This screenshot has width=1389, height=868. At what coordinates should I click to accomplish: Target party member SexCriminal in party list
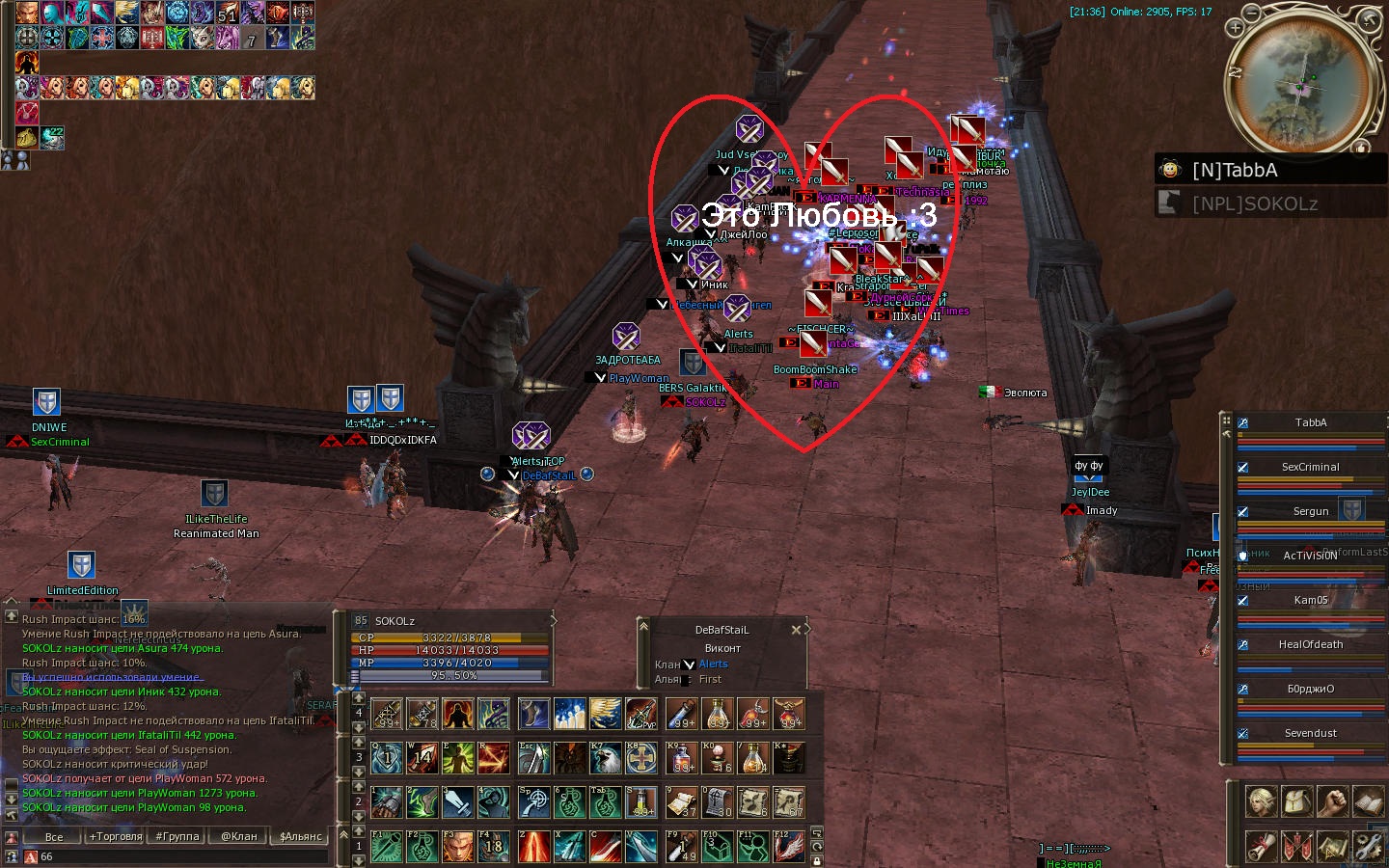tap(1310, 468)
